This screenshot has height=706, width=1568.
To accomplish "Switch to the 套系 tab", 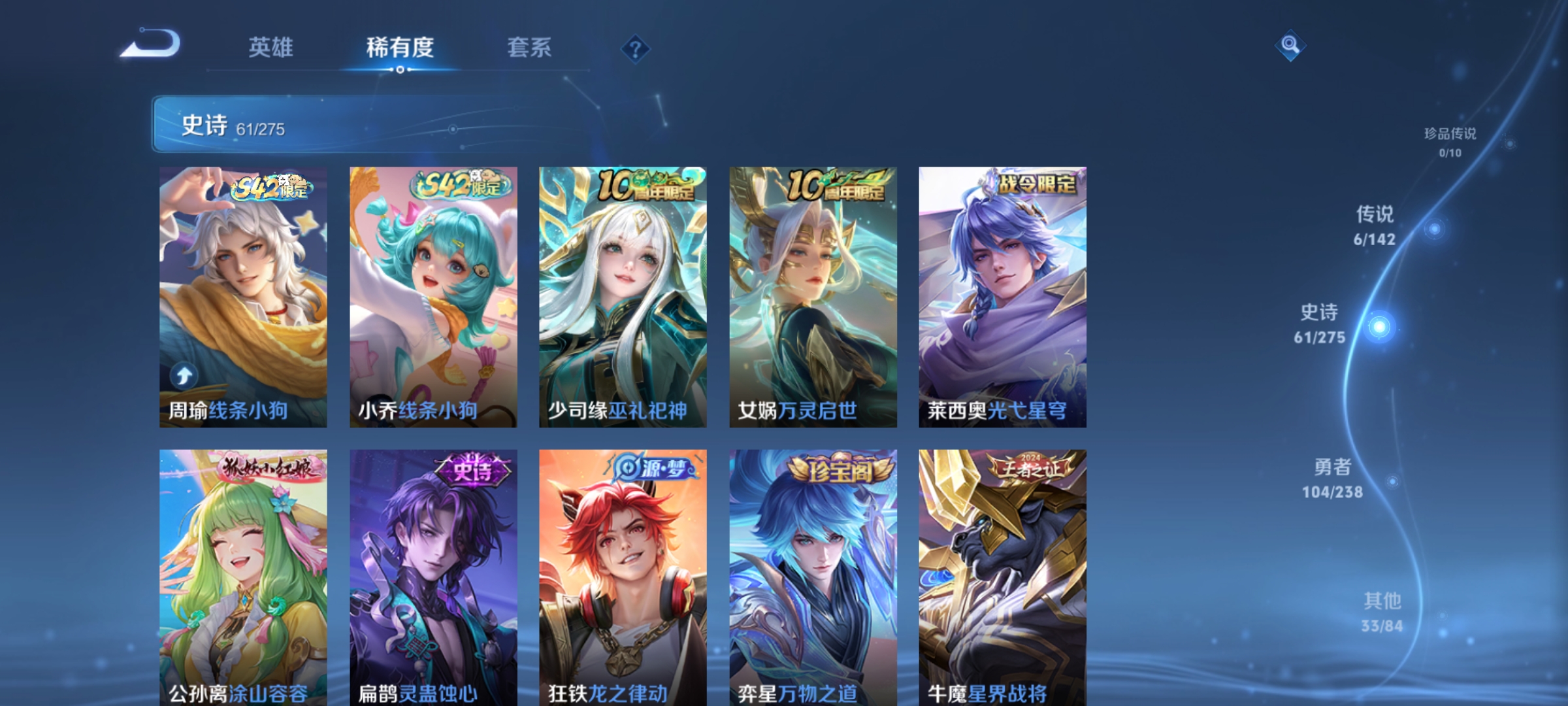I will point(530,48).
